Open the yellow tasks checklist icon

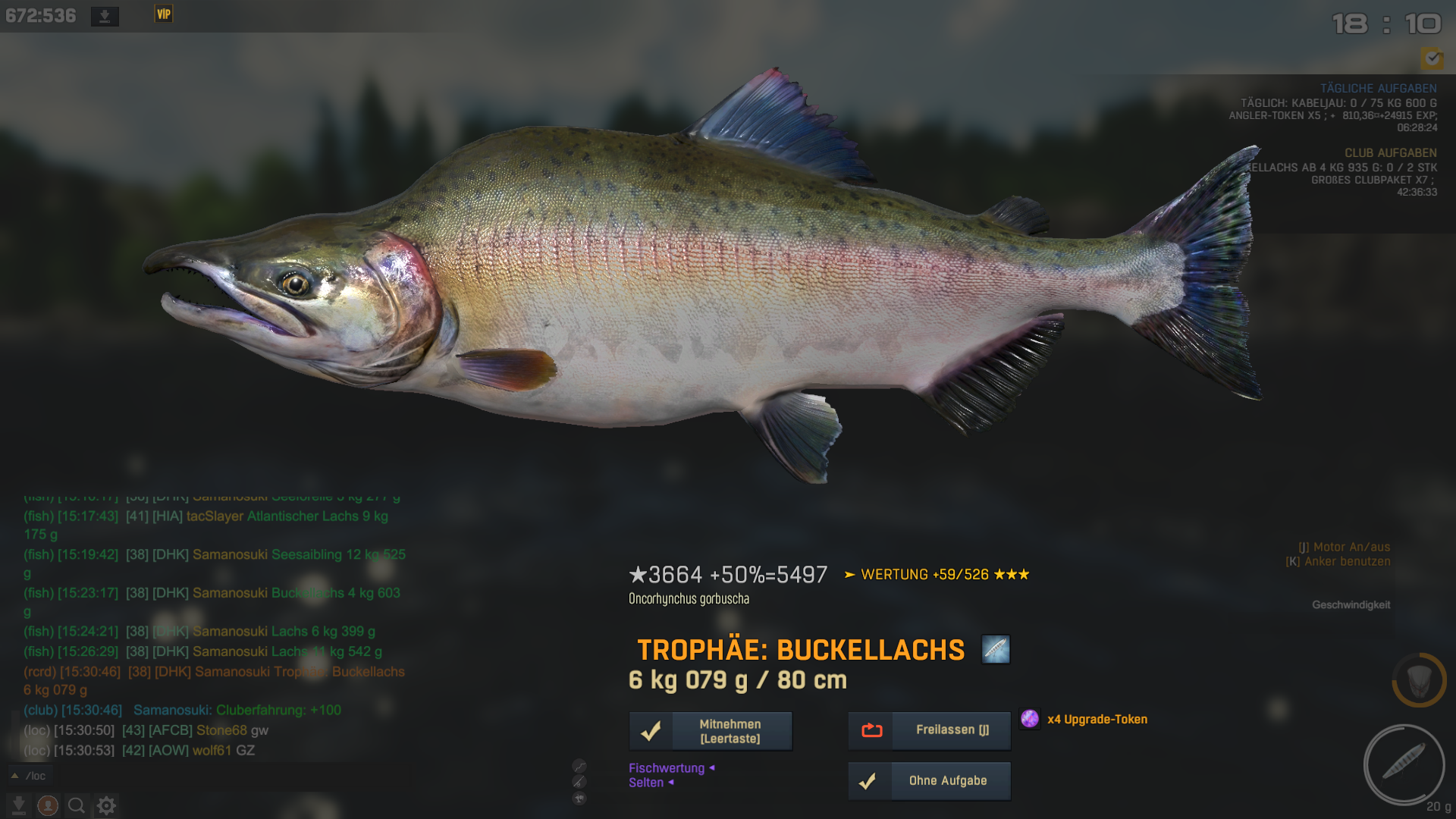tap(1432, 58)
